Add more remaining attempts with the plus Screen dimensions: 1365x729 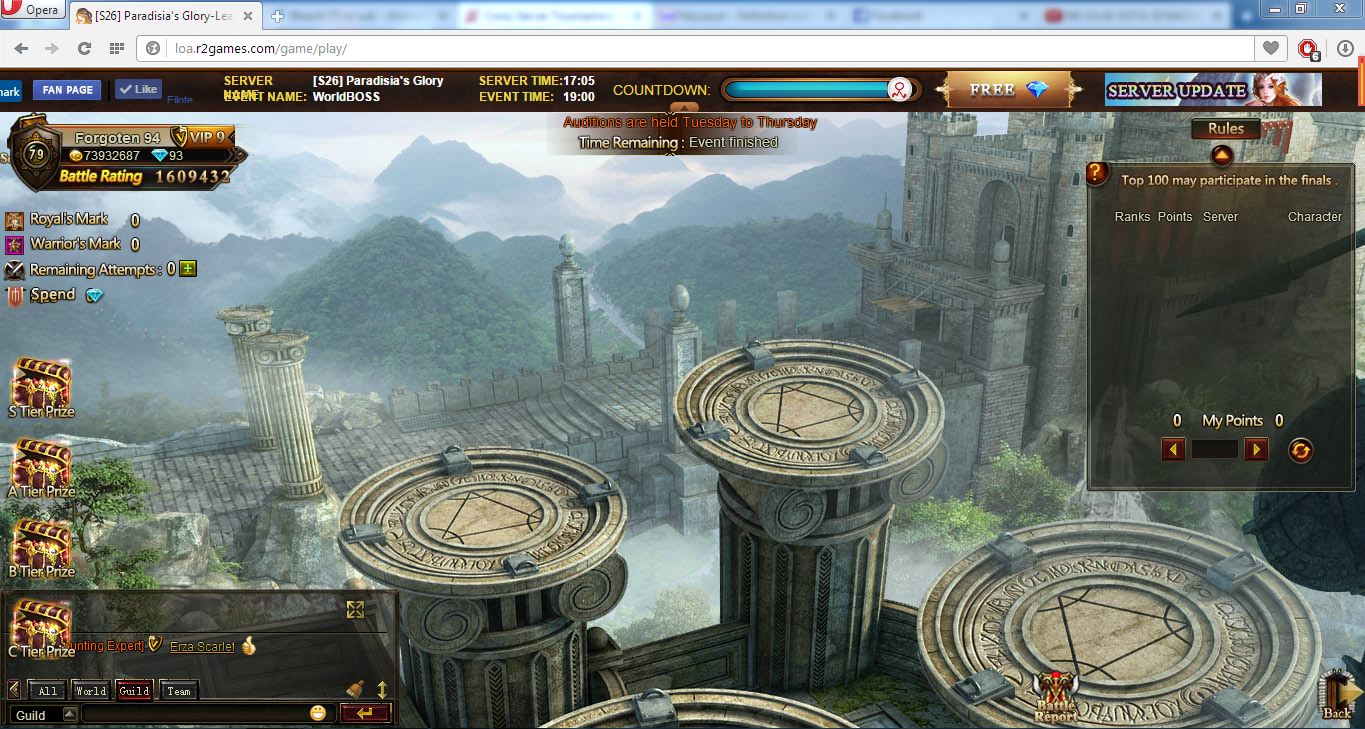tap(187, 269)
